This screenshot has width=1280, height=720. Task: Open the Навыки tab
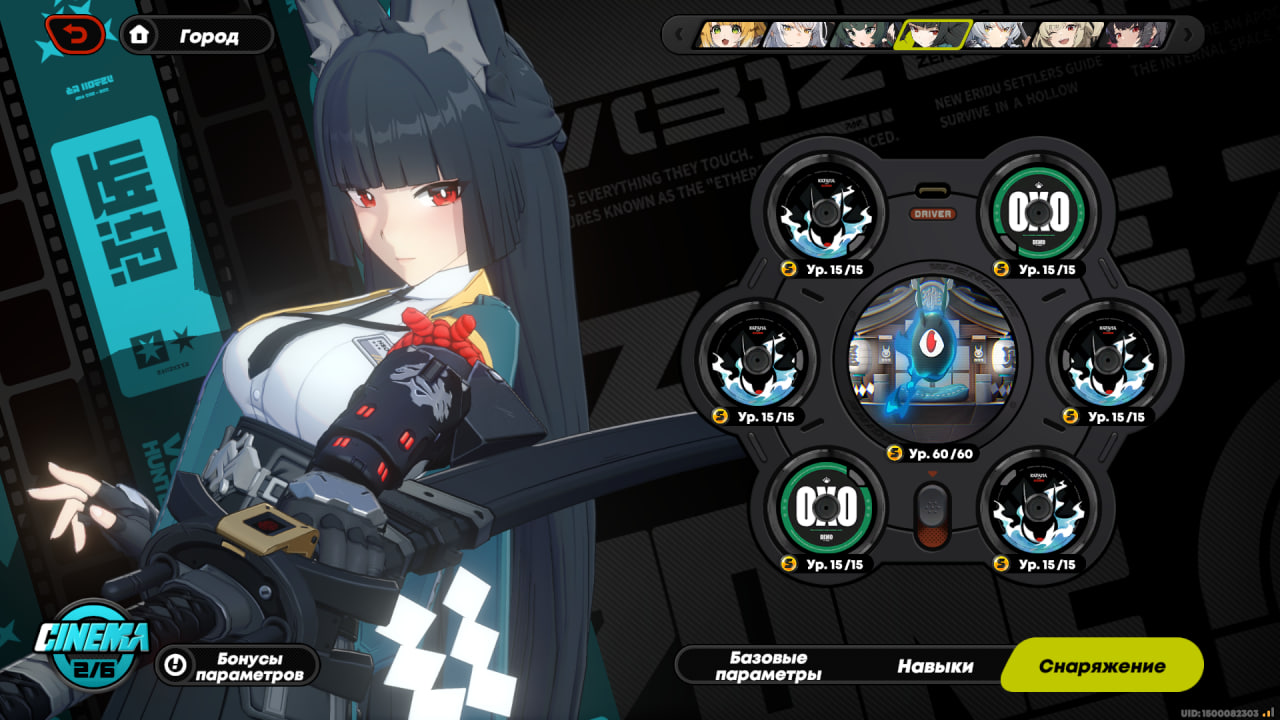coord(935,666)
